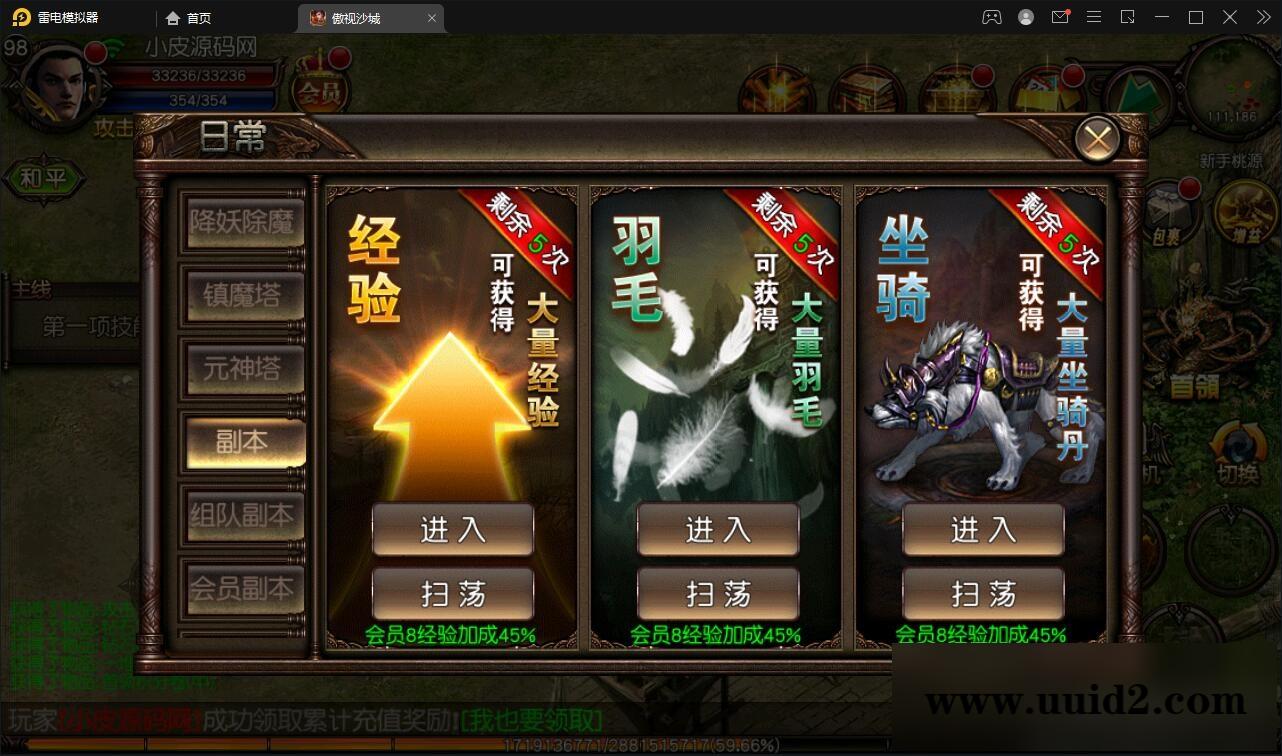Image resolution: width=1282 pixels, height=756 pixels.
Task: Open the leftmost circular gold event icon at top
Action: click(x=778, y=89)
